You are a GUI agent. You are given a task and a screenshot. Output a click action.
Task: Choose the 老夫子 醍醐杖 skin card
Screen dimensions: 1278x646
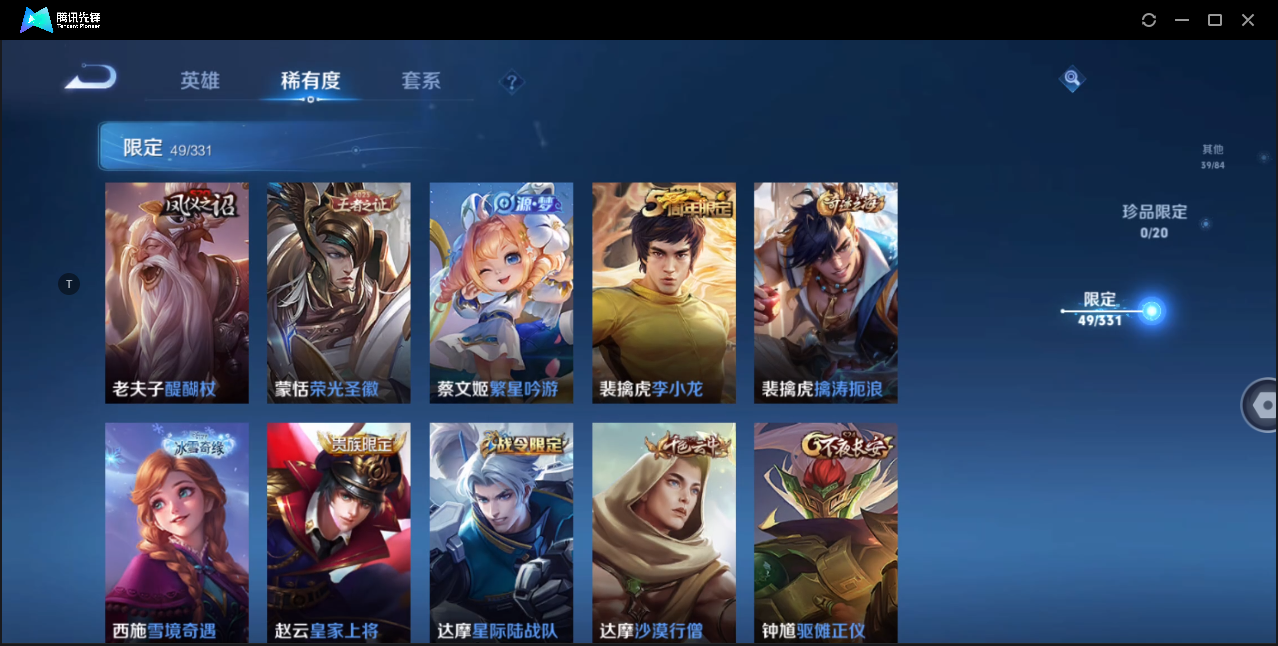pyautogui.click(x=177, y=293)
